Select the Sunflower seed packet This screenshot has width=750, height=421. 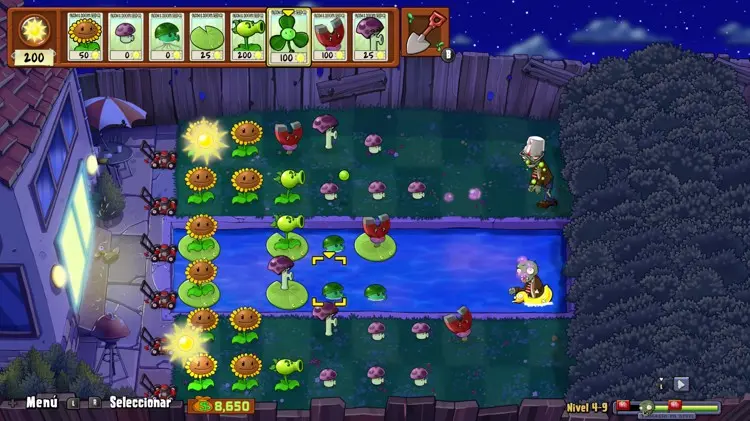pos(86,37)
